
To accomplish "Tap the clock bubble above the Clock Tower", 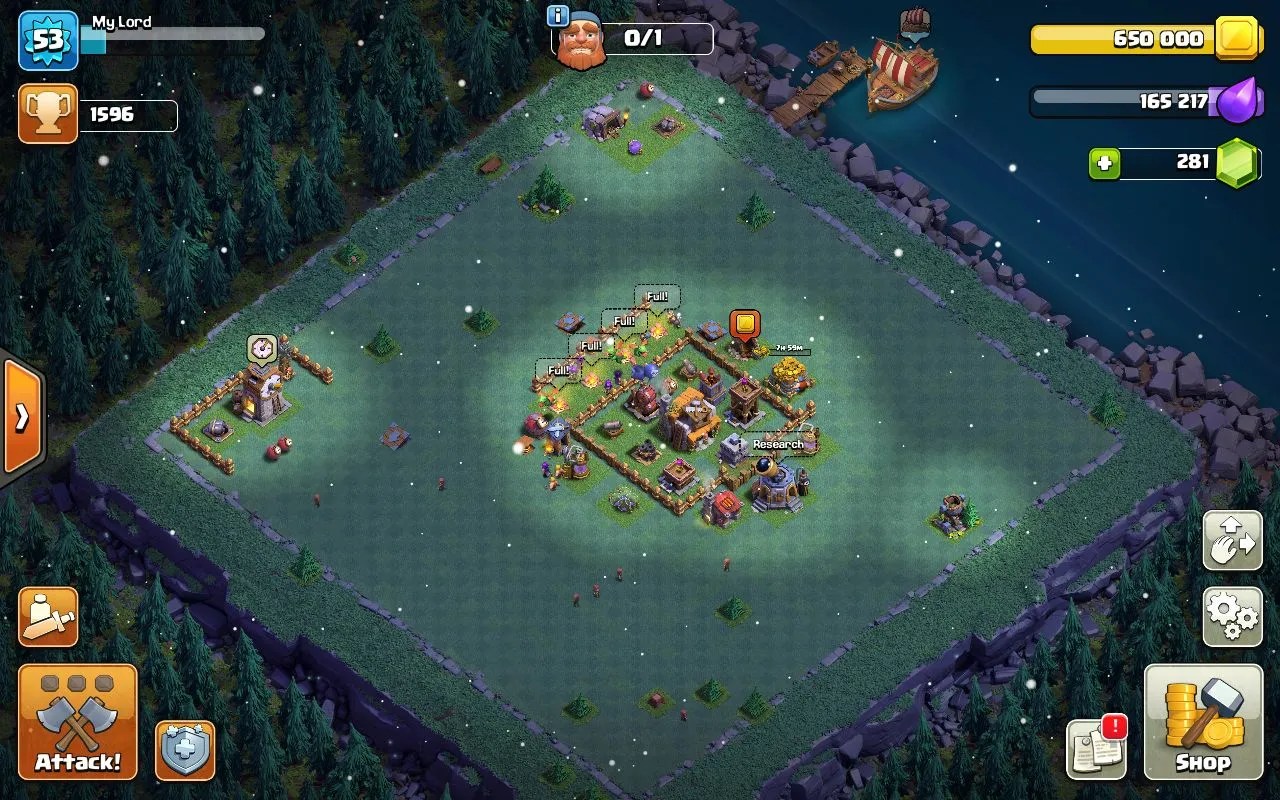I will (261, 348).
